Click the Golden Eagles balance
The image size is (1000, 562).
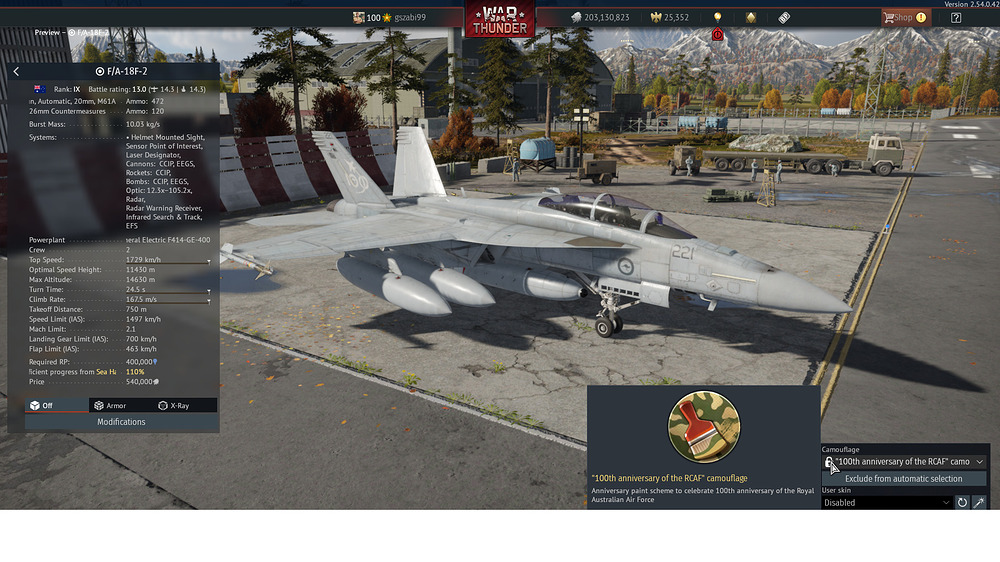(669, 17)
